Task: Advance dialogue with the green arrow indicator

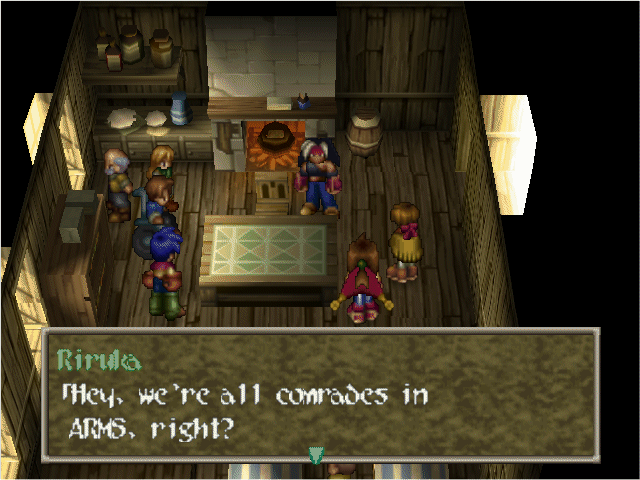Action: tap(316, 456)
